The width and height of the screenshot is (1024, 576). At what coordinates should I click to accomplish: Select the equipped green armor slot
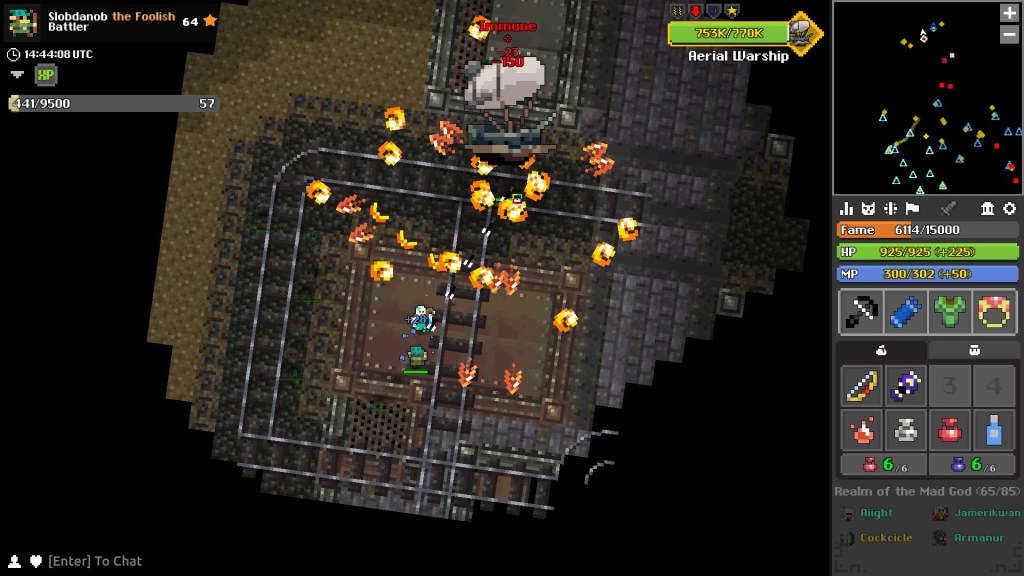point(950,312)
